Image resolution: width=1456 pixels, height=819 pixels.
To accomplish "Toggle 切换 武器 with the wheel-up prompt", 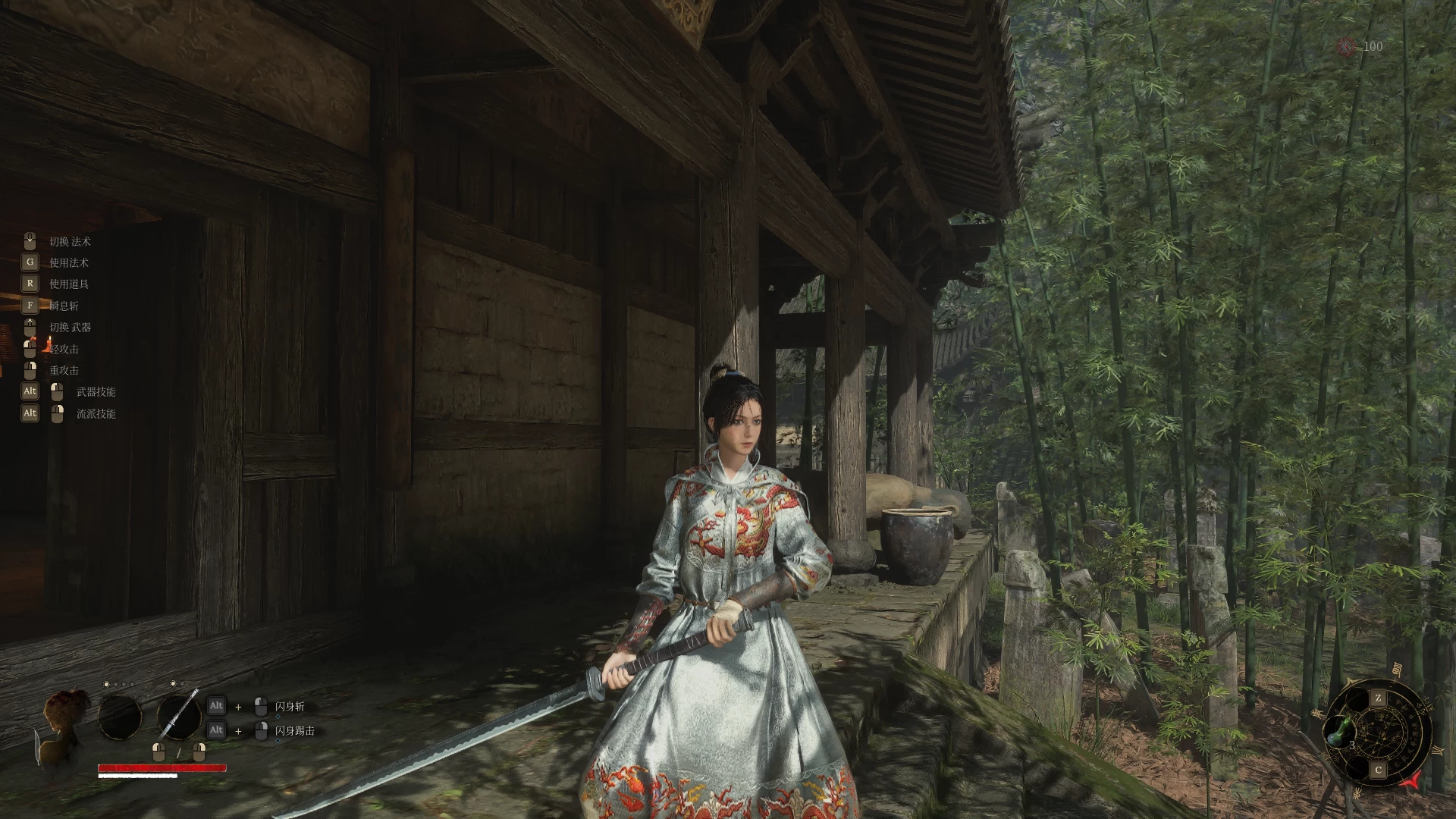I will click(30, 326).
